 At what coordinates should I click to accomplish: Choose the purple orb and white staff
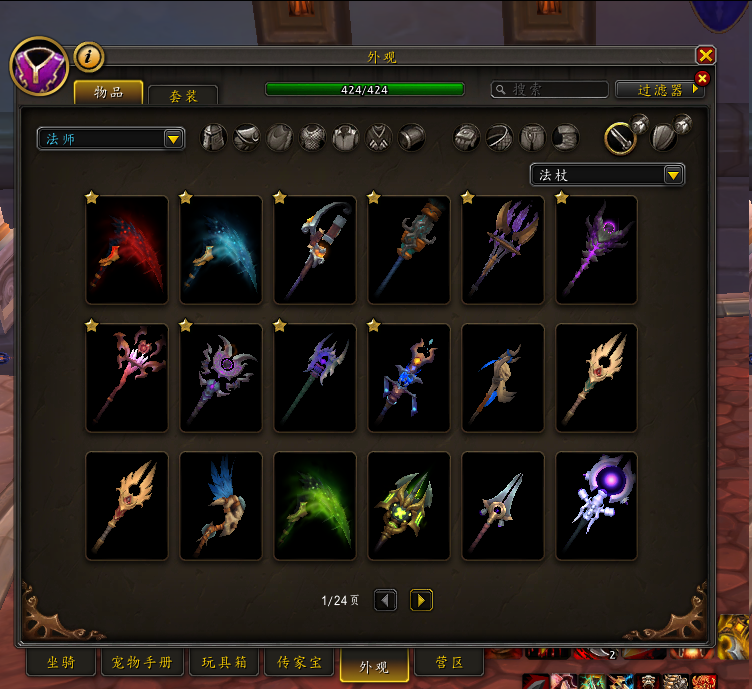point(597,506)
